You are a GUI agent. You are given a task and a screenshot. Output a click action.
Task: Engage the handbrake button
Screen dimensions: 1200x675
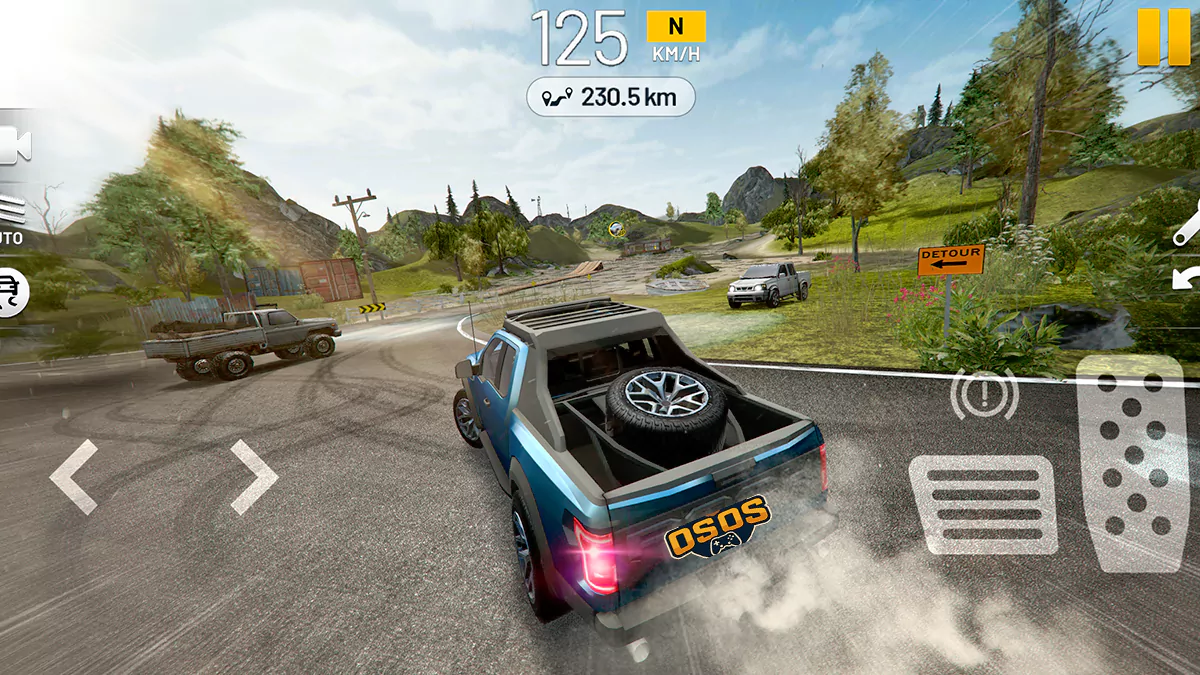(x=984, y=395)
